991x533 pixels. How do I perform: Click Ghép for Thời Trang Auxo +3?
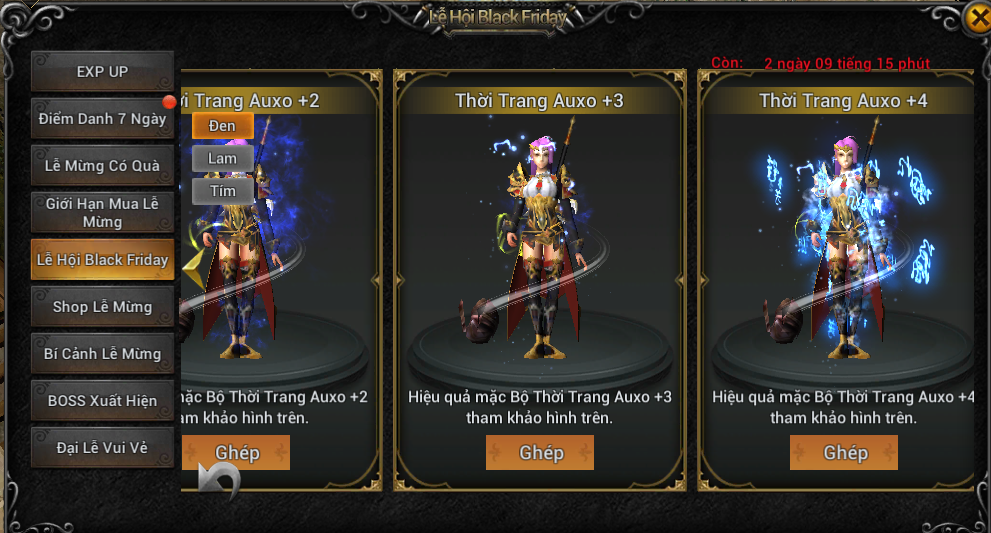pyautogui.click(x=540, y=453)
